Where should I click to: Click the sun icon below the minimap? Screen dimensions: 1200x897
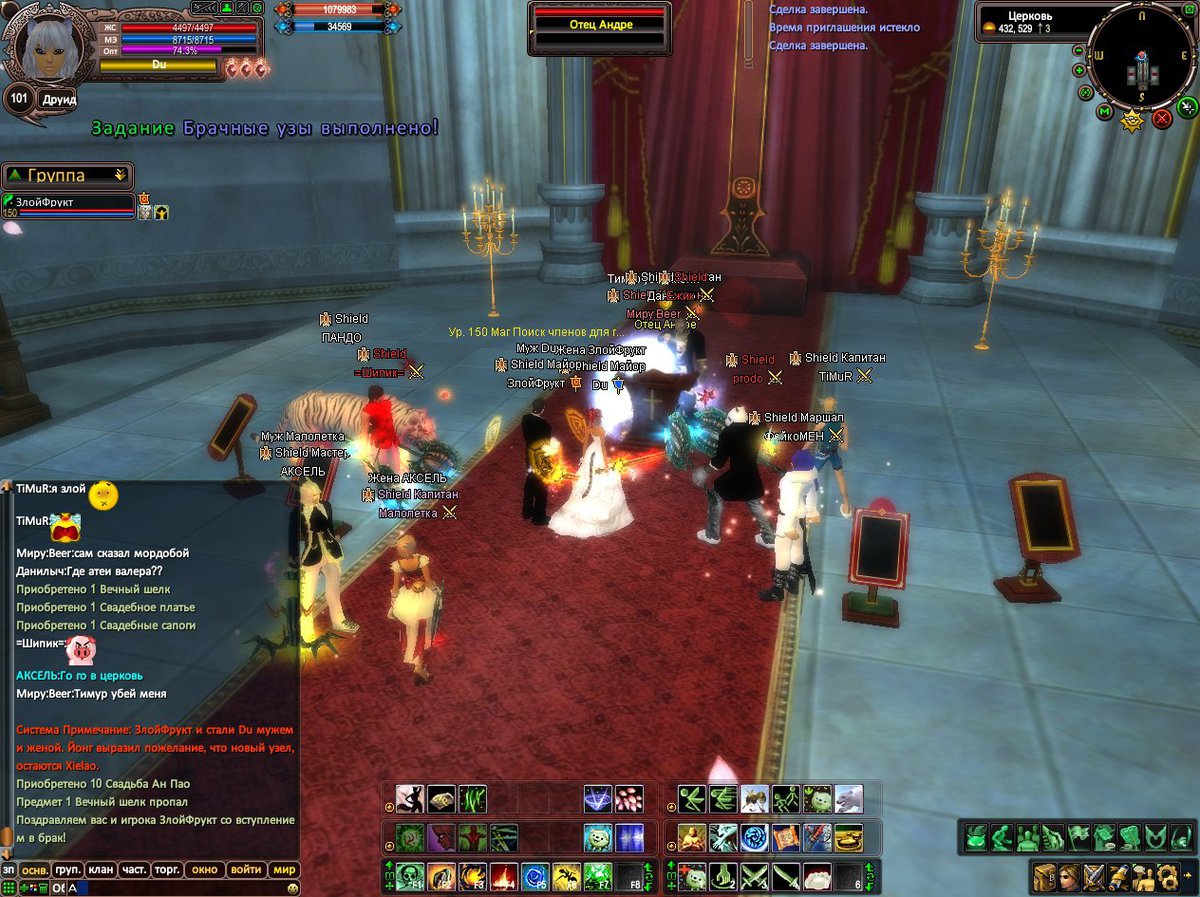(1133, 122)
